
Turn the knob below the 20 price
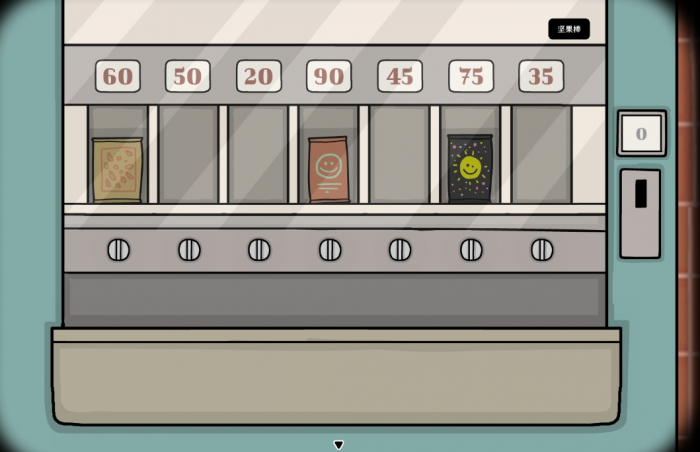click(259, 250)
